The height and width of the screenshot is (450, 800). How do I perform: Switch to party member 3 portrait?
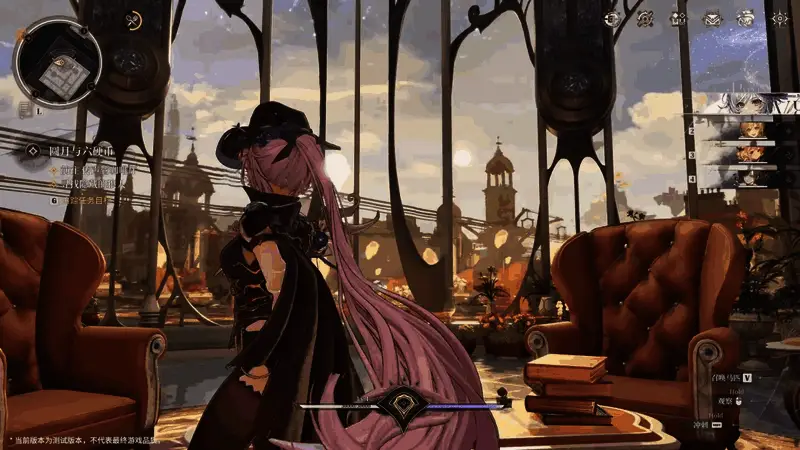point(752,154)
